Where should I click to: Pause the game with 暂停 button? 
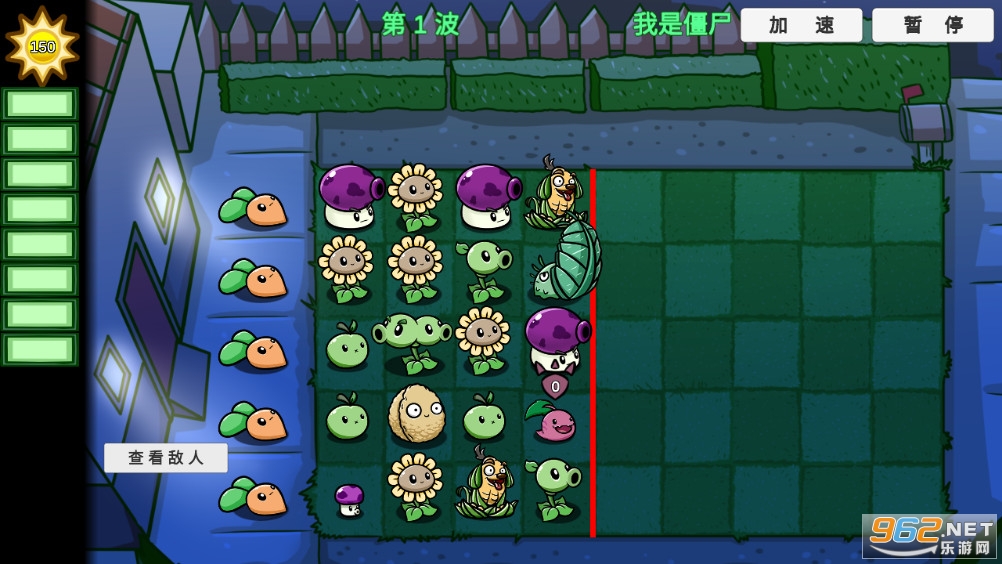[933, 25]
